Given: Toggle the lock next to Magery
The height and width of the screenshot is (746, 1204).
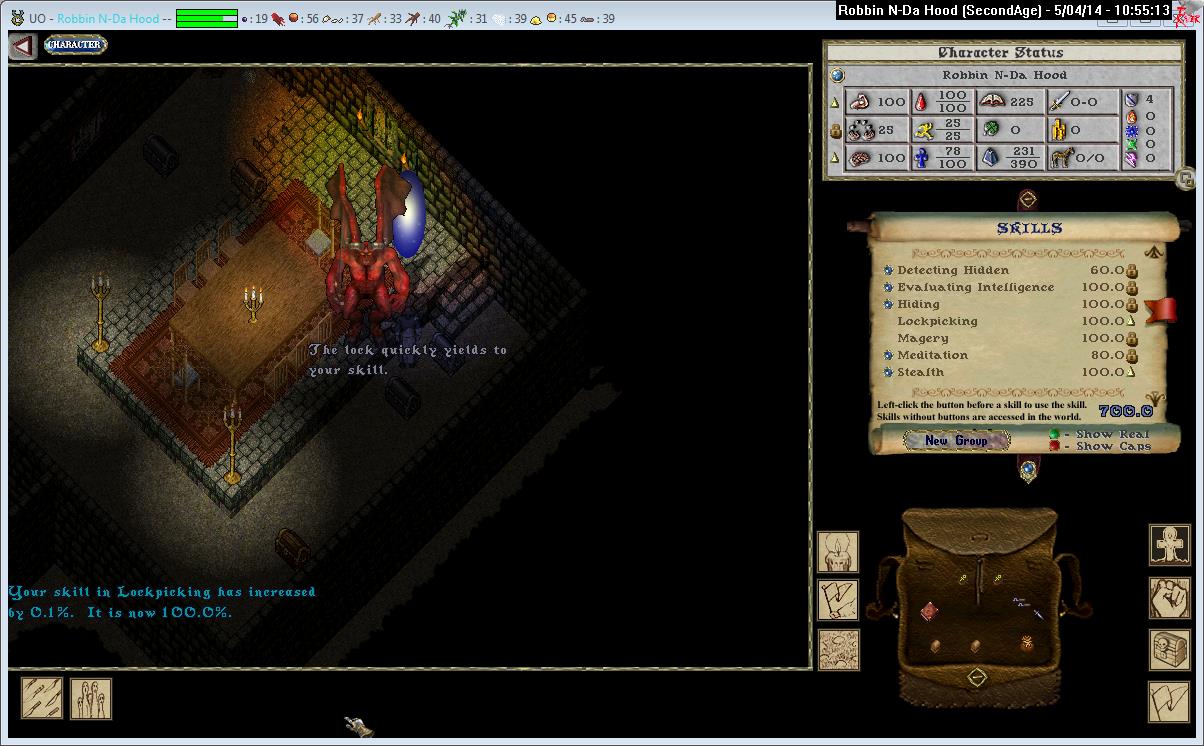Looking at the screenshot, I should (x=1132, y=338).
